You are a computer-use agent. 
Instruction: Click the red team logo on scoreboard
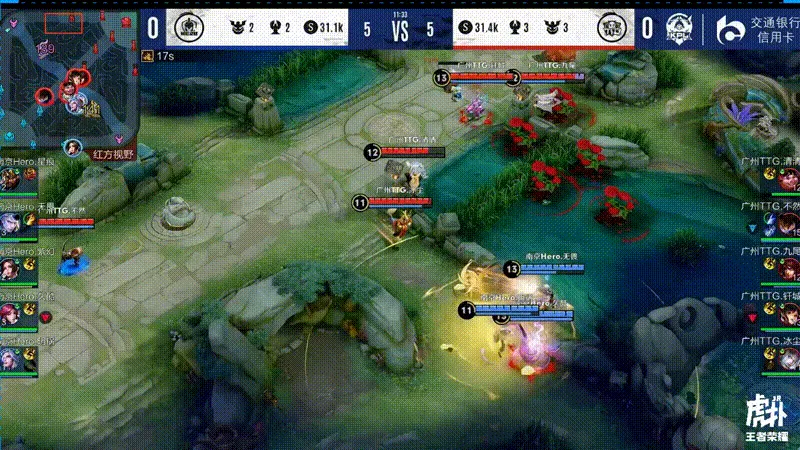611,27
